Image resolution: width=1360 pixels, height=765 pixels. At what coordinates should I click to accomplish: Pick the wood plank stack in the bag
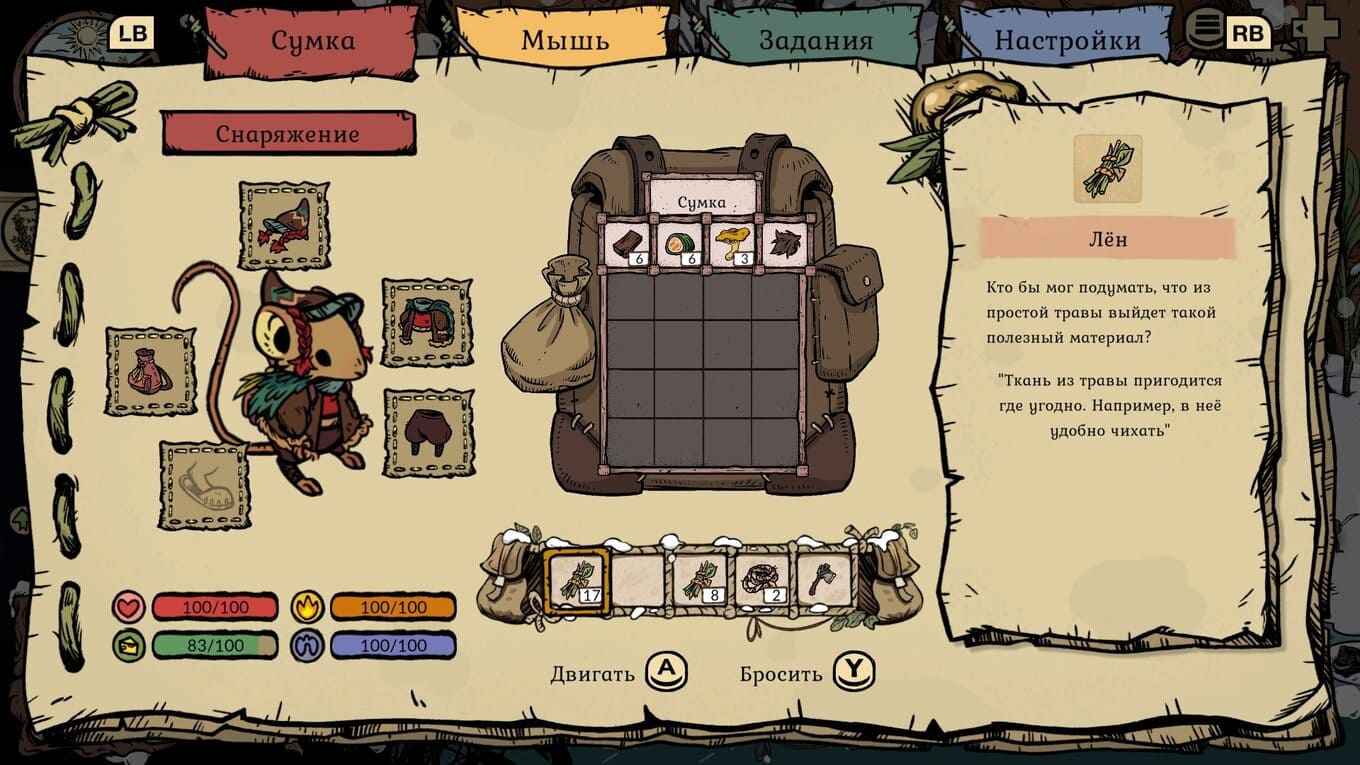pyautogui.click(x=629, y=244)
